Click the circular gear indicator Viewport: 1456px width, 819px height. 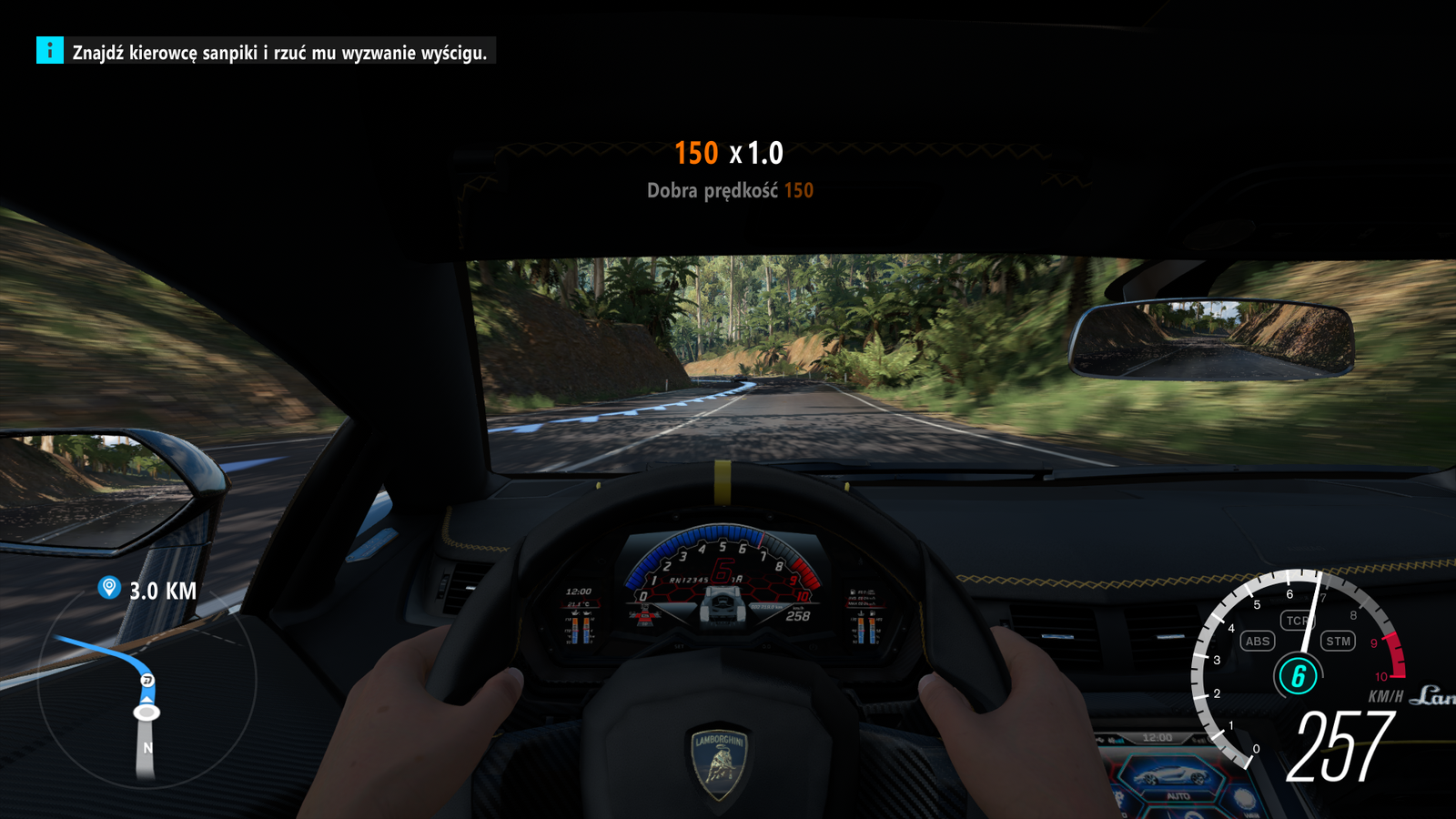point(1298,675)
